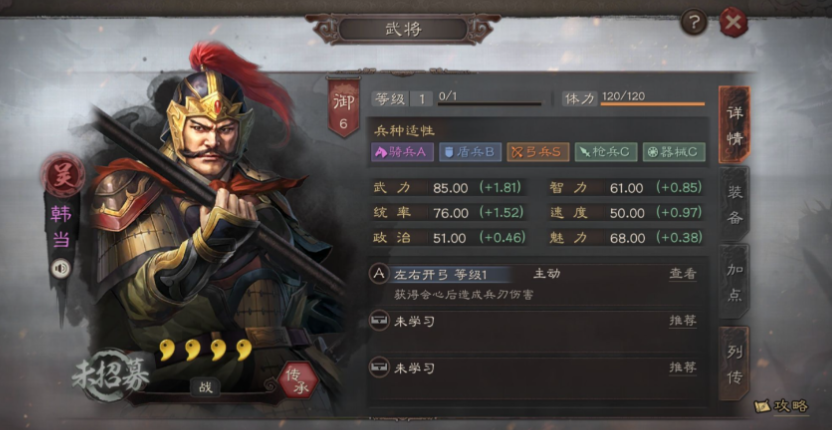The height and width of the screenshot is (430, 832).
Task: Play Han Dang's voice with the speaker icon
Action: (x=61, y=268)
